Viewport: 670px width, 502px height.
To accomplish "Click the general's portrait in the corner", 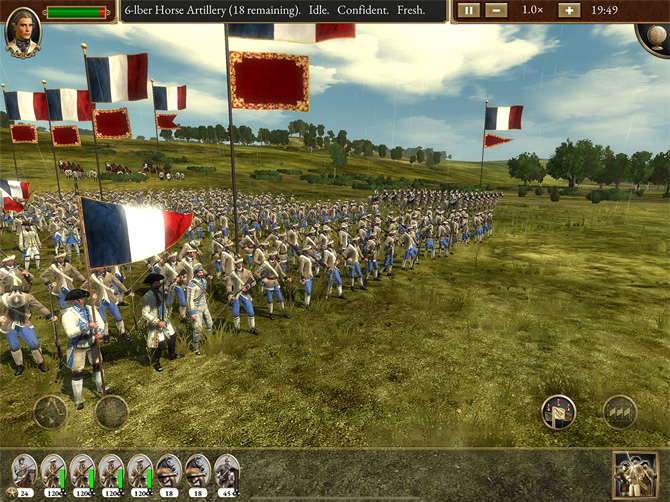I will point(21,34).
